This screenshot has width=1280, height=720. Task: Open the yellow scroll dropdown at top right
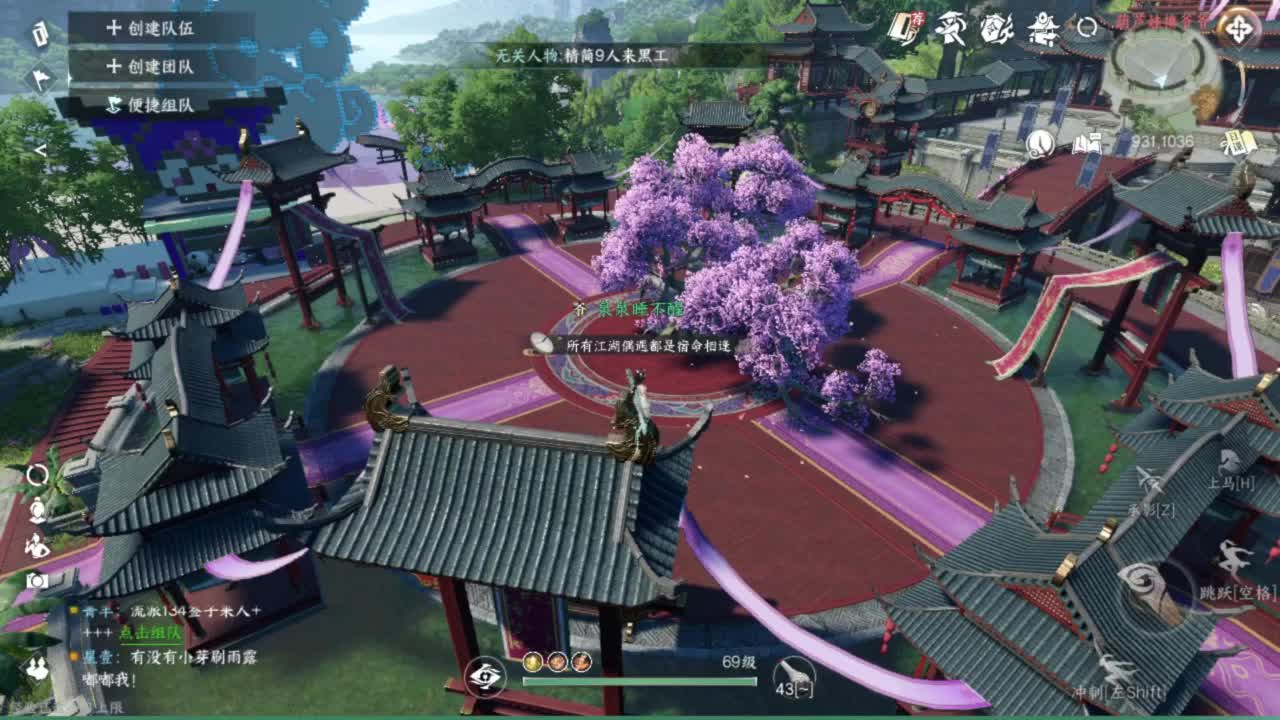click(1240, 142)
